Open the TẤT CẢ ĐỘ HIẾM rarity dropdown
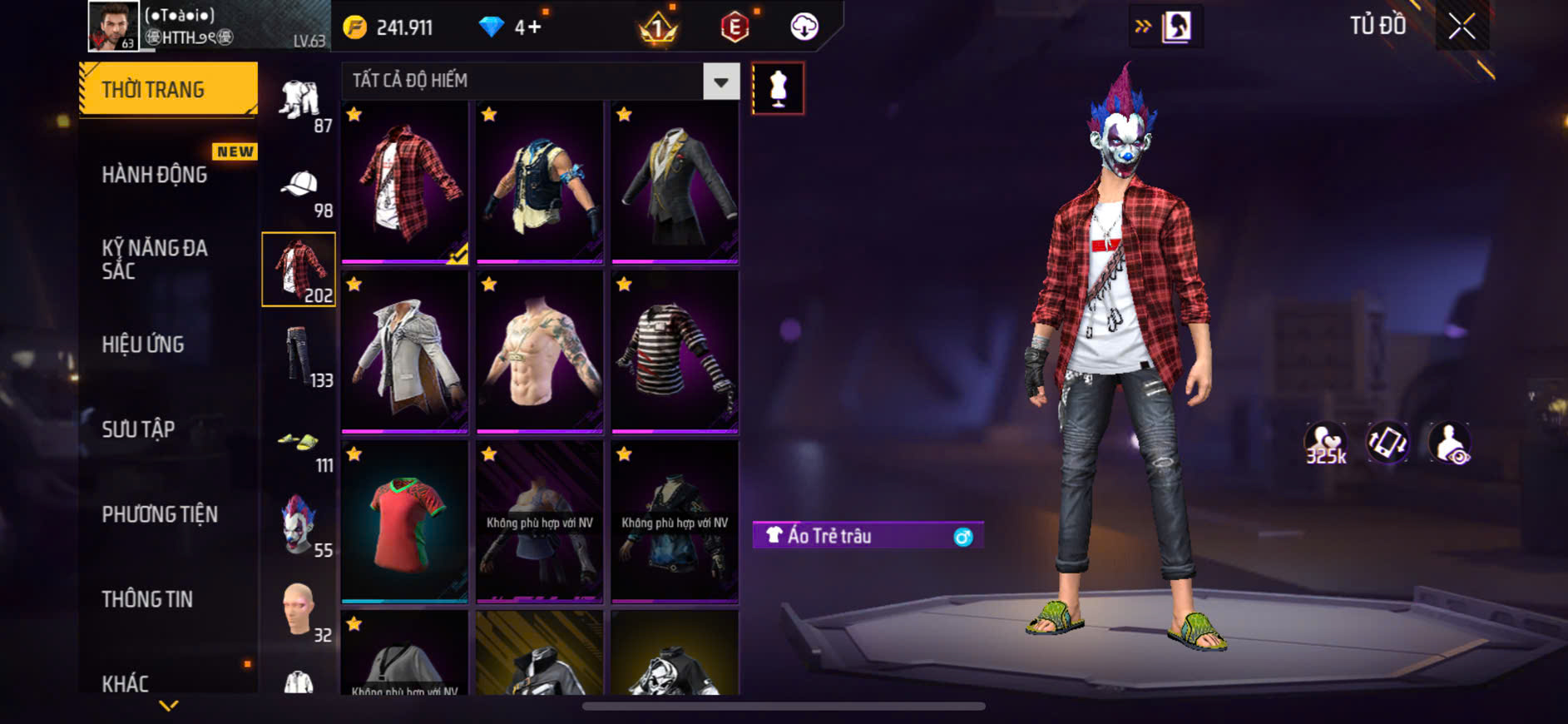 click(x=720, y=82)
